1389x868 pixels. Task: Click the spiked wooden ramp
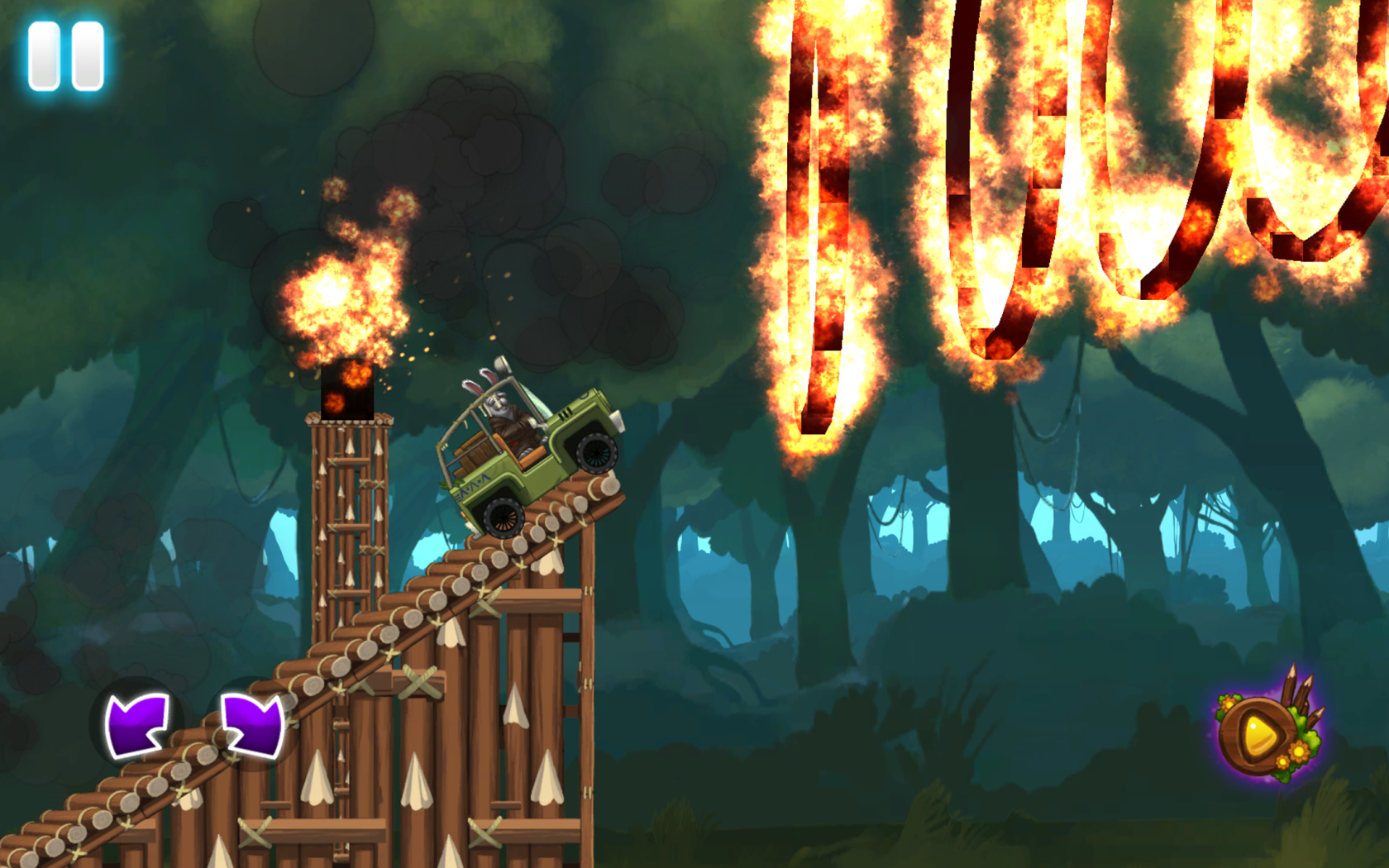[372, 645]
